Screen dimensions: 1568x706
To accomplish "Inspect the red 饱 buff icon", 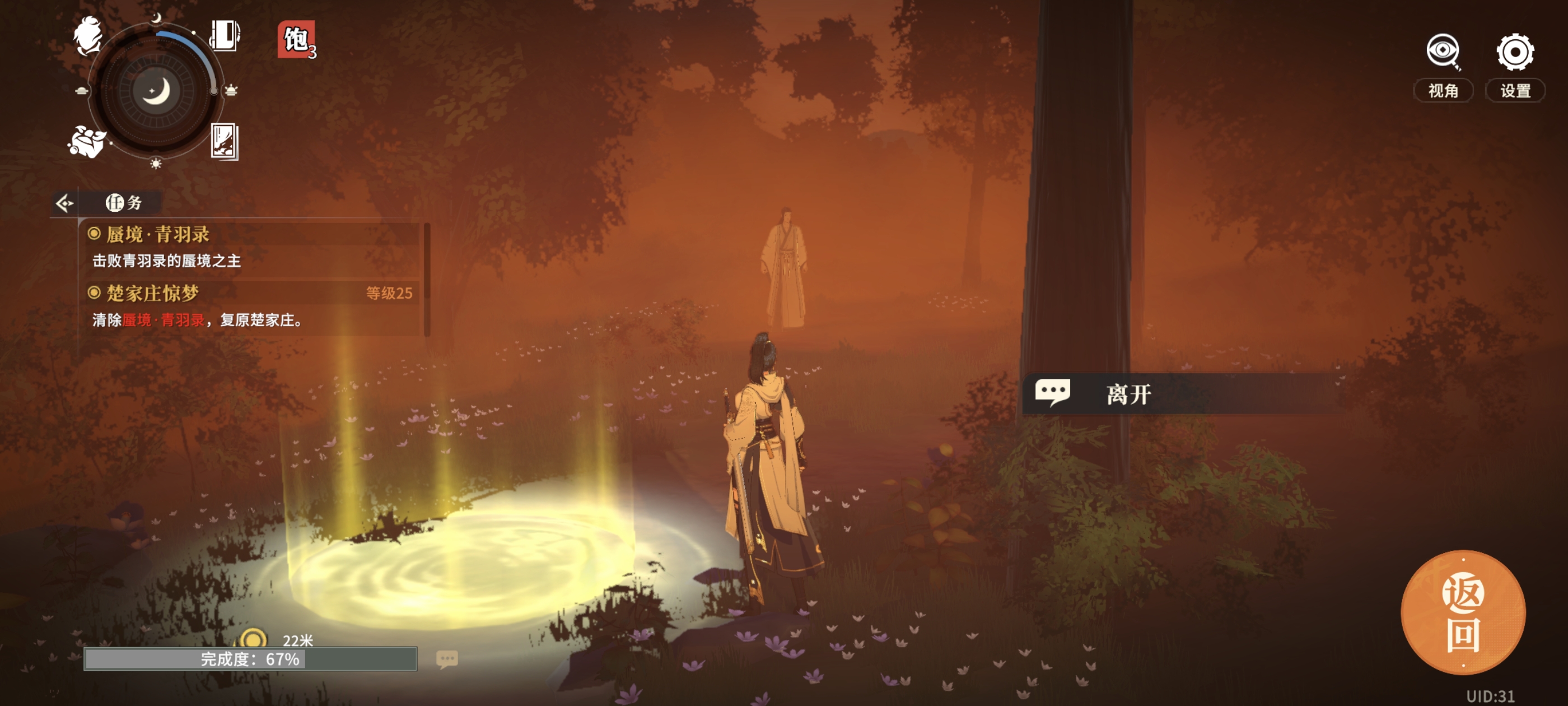I will click(296, 40).
